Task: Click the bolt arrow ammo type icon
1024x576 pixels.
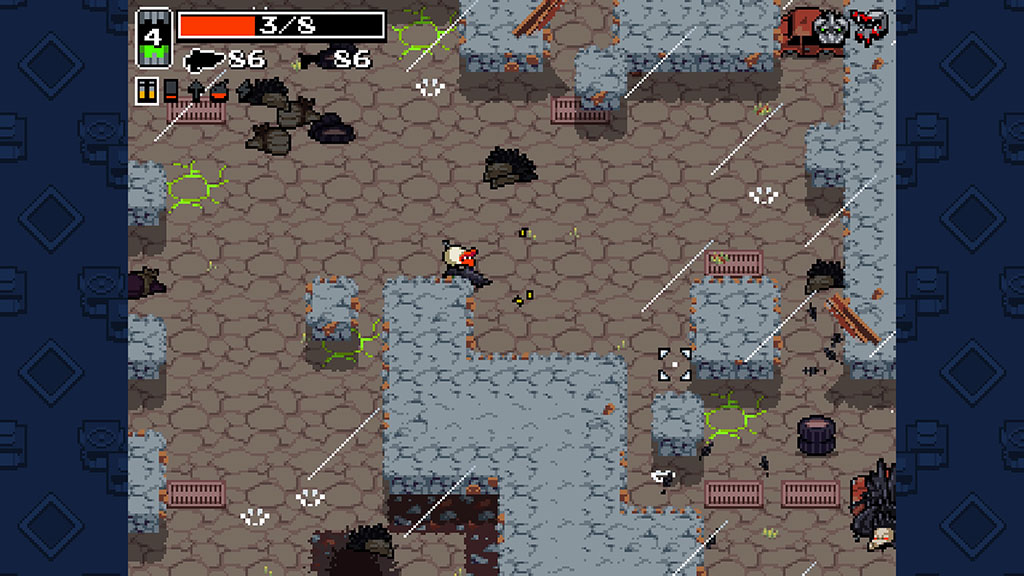Action: pos(194,91)
